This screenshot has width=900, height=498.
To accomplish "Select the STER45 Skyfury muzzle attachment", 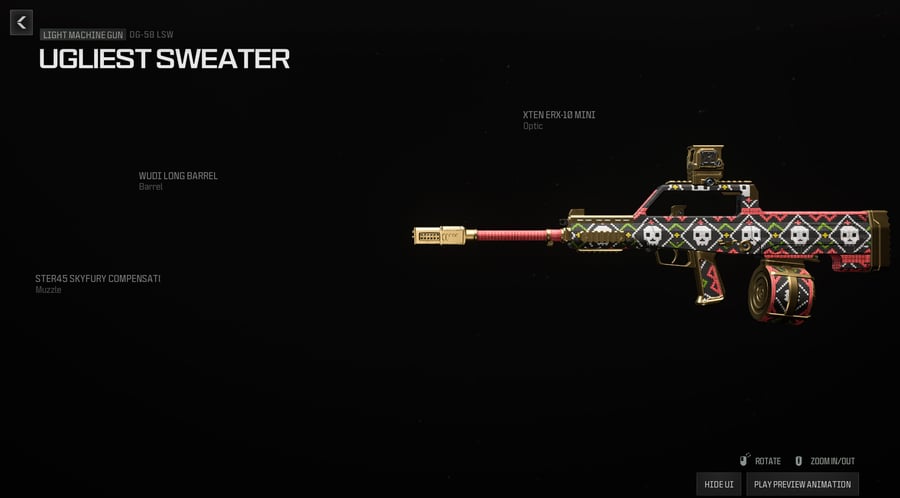I will pos(98,279).
